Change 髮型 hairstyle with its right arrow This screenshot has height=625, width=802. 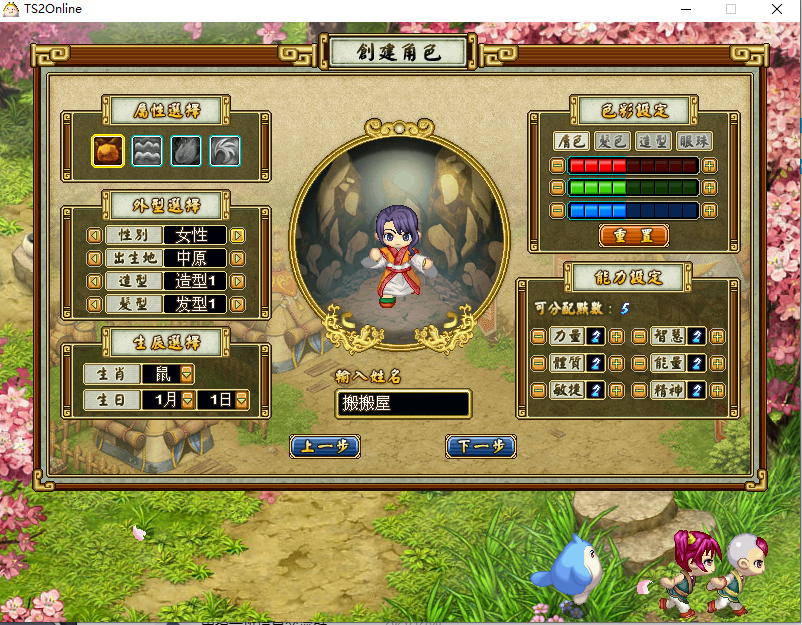click(x=238, y=305)
